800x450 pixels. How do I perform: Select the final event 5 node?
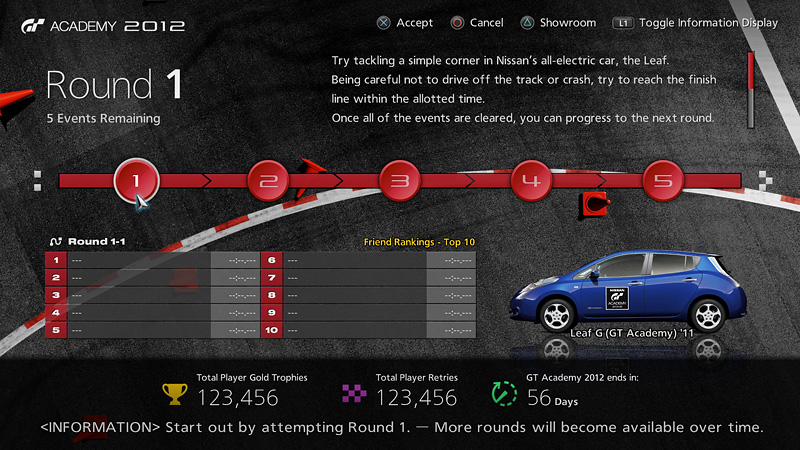[663, 181]
